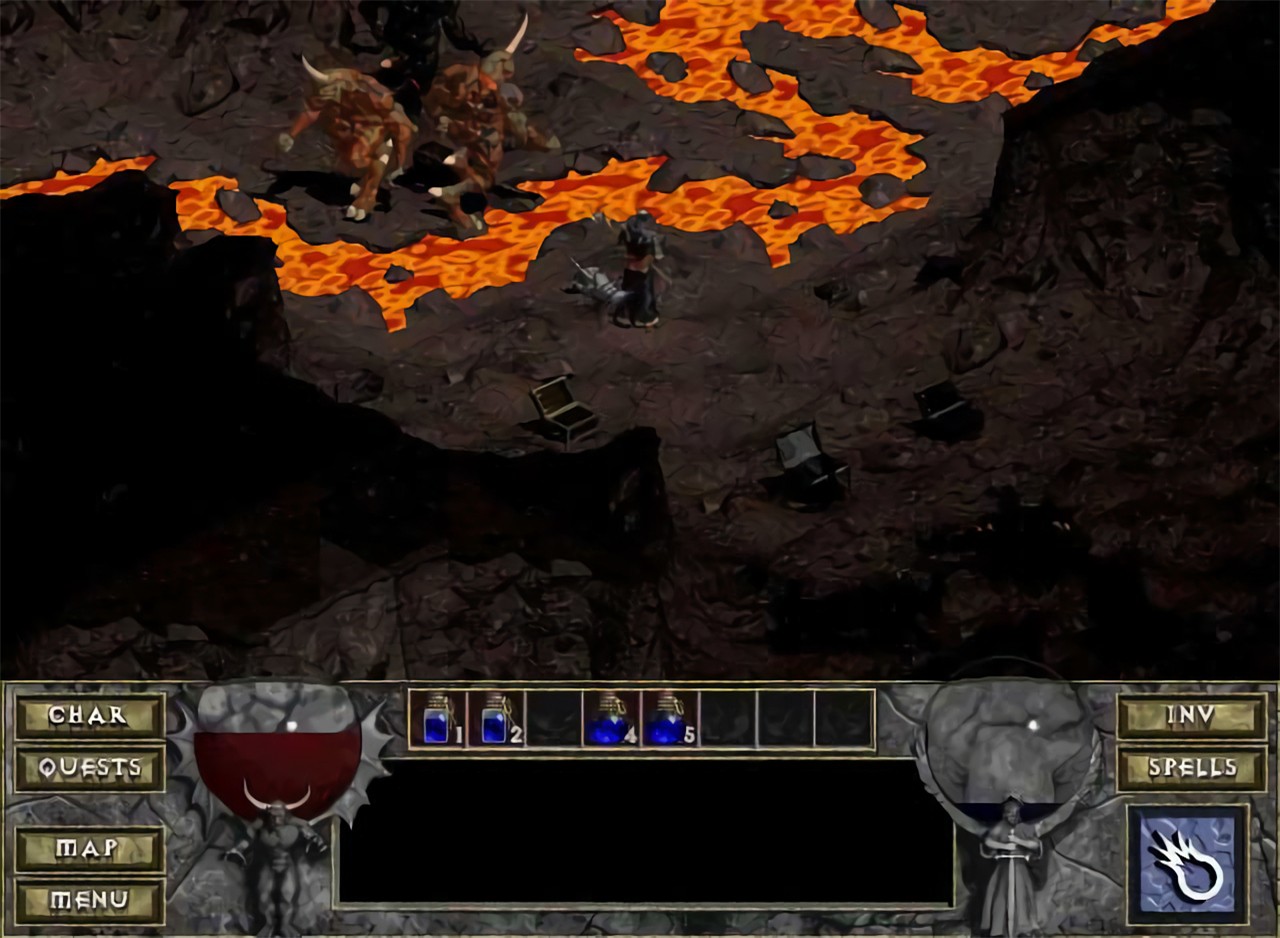
Task: Drink the blue potion in belt slot 2
Action: [x=495, y=719]
